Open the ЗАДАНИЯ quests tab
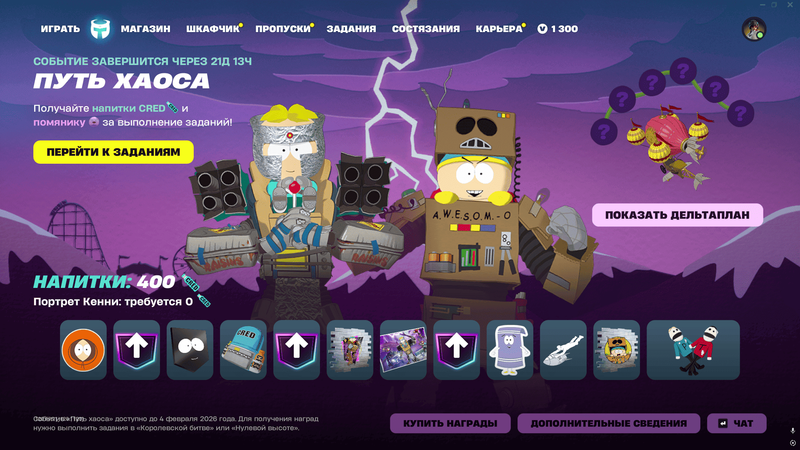 click(x=351, y=29)
